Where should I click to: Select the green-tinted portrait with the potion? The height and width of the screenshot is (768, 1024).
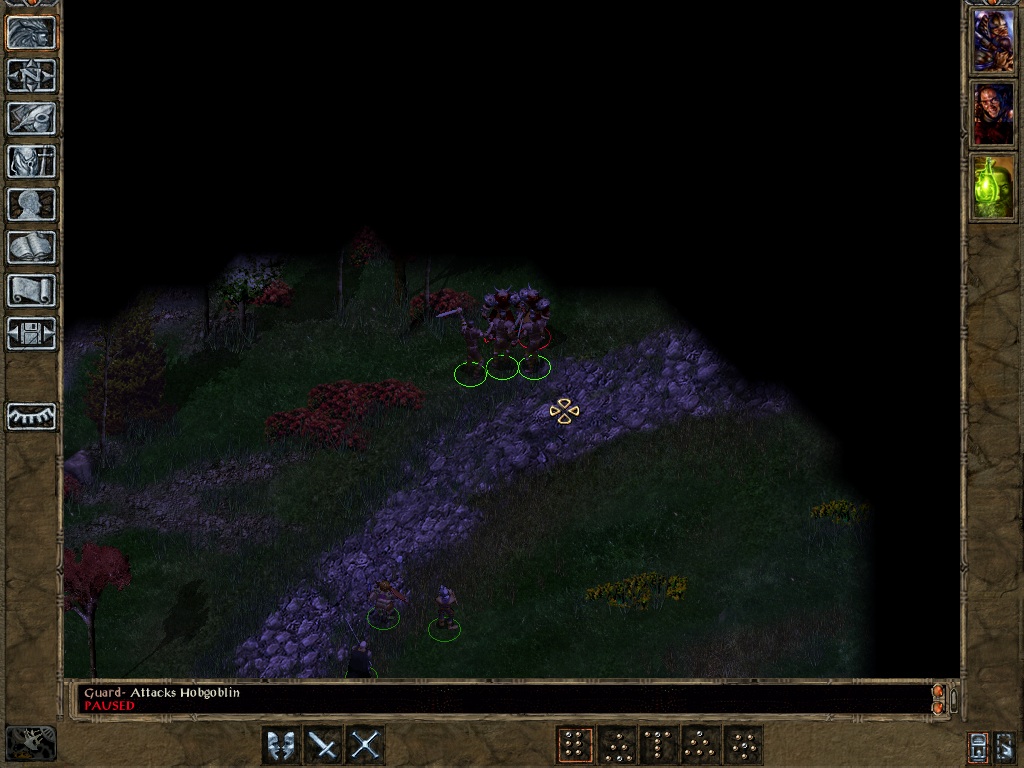point(993,187)
